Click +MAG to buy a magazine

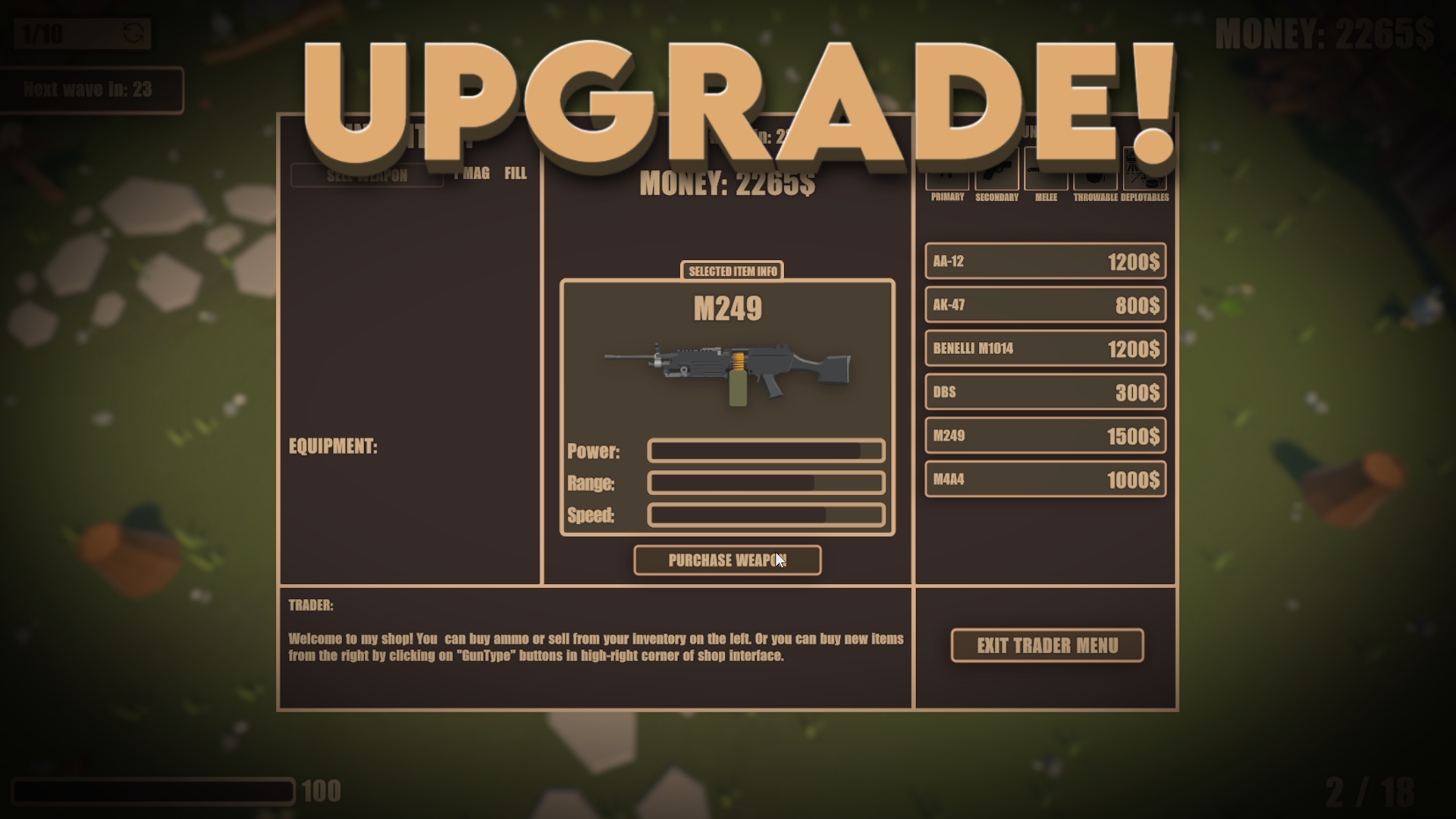471,173
